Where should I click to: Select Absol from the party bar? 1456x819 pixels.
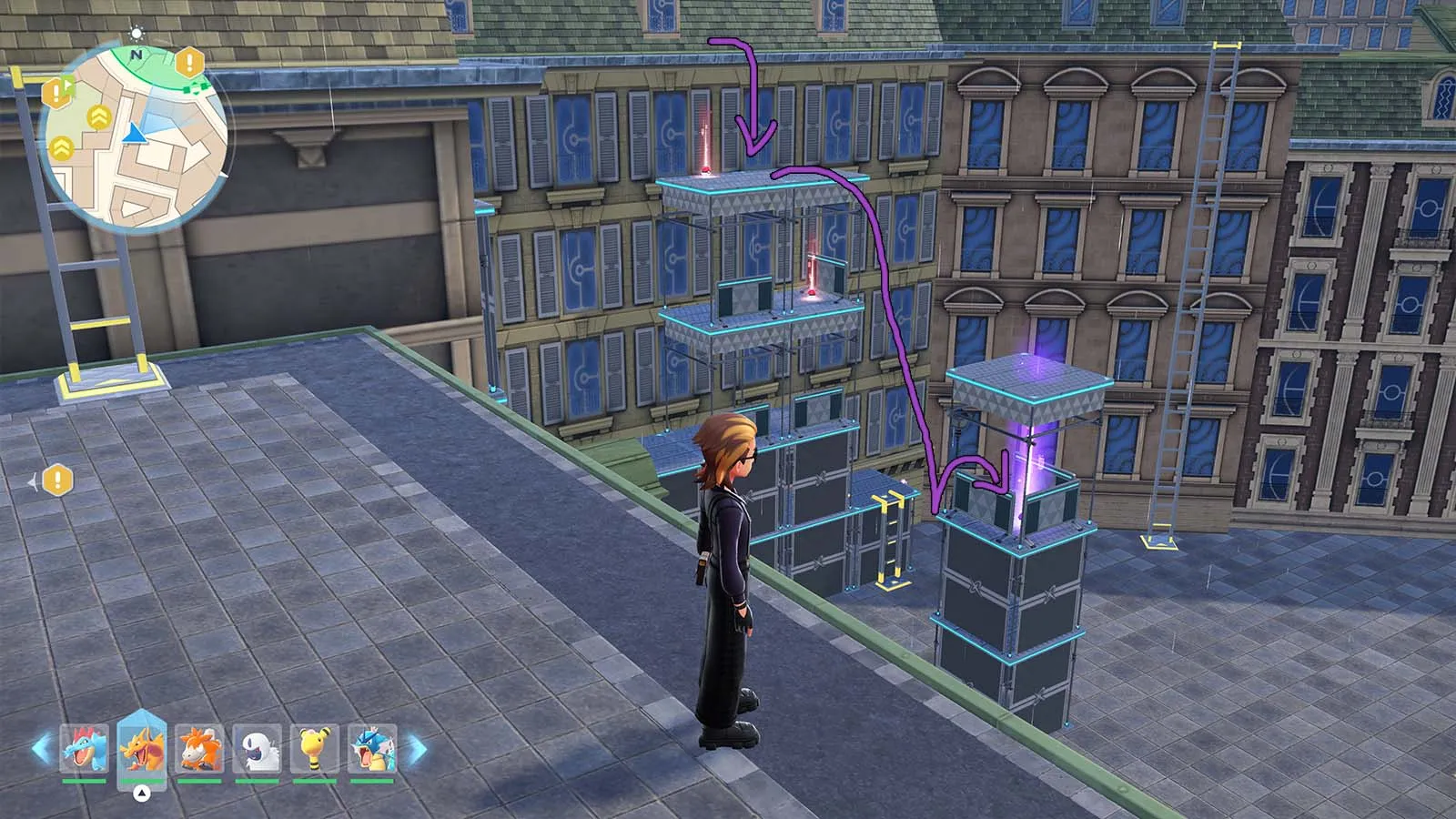coord(257,750)
